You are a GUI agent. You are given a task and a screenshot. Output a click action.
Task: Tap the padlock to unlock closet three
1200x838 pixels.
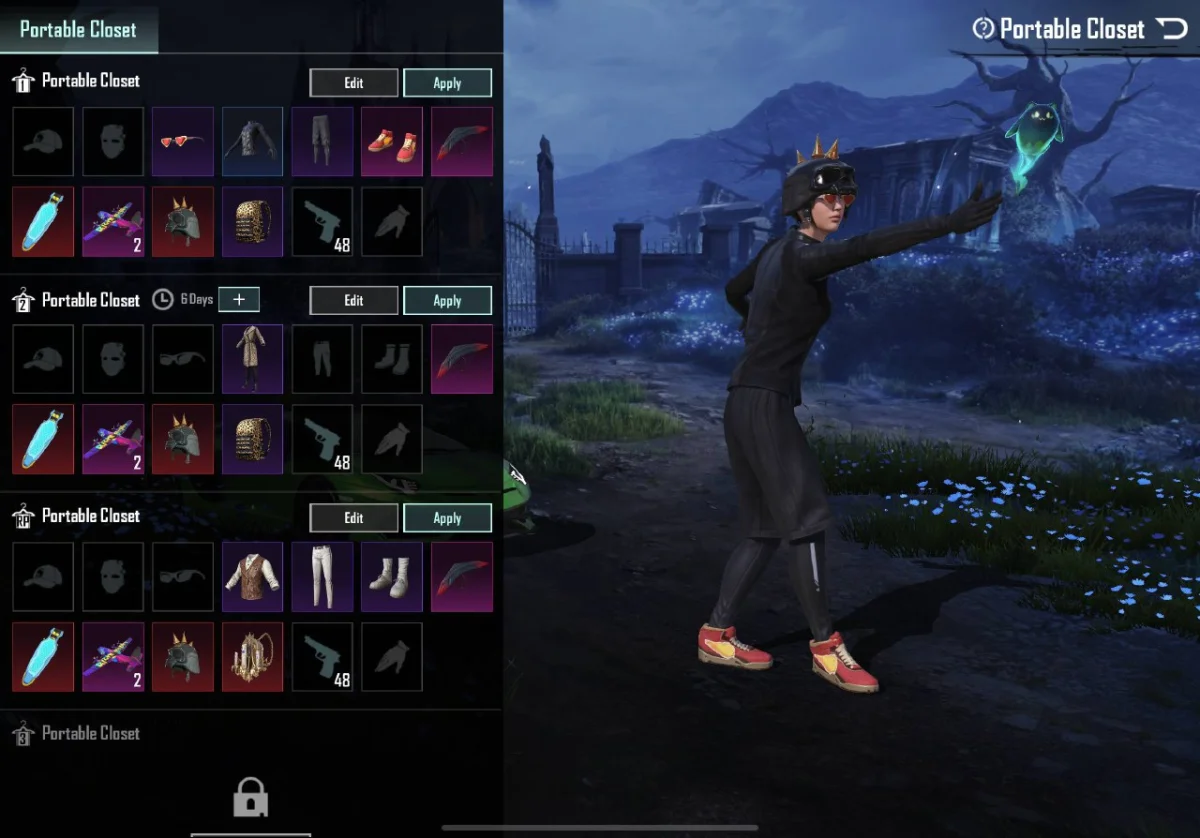(250, 798)
